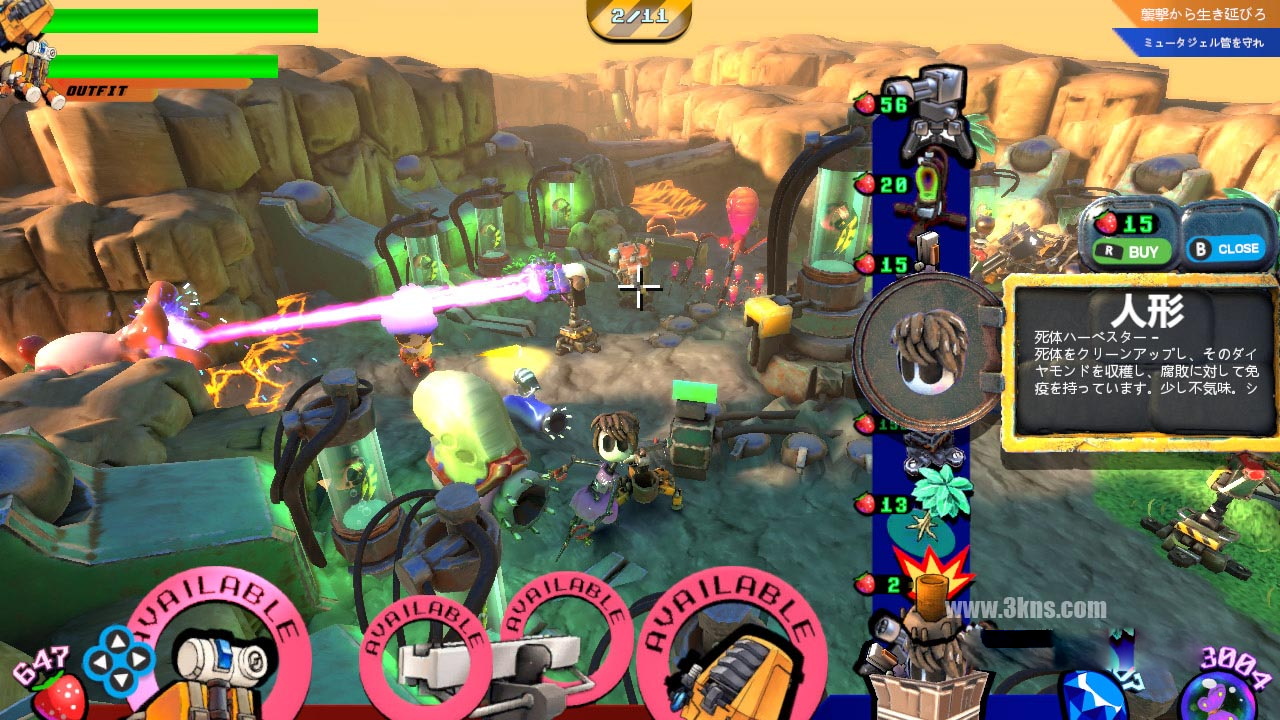Select the green leafy plant shop item

pyautogui.click(x=940, y=492)
